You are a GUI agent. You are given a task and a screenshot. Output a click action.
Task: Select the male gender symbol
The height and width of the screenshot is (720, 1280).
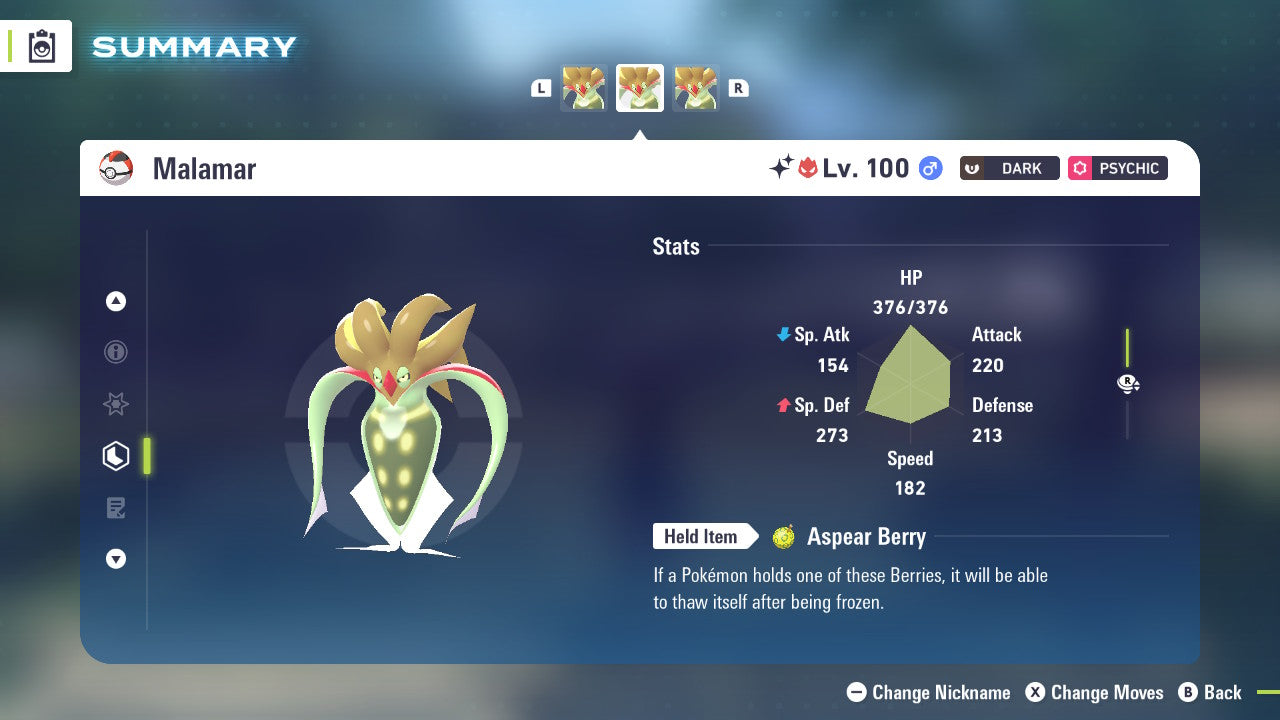coord(929,168)
